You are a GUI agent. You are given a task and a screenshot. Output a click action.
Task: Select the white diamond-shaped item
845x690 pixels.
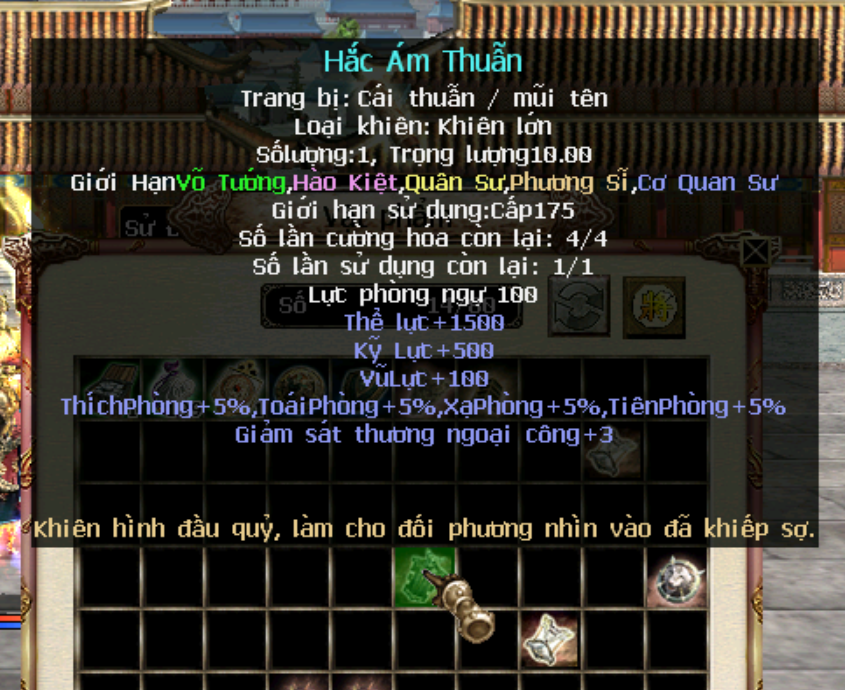[549, 636]
